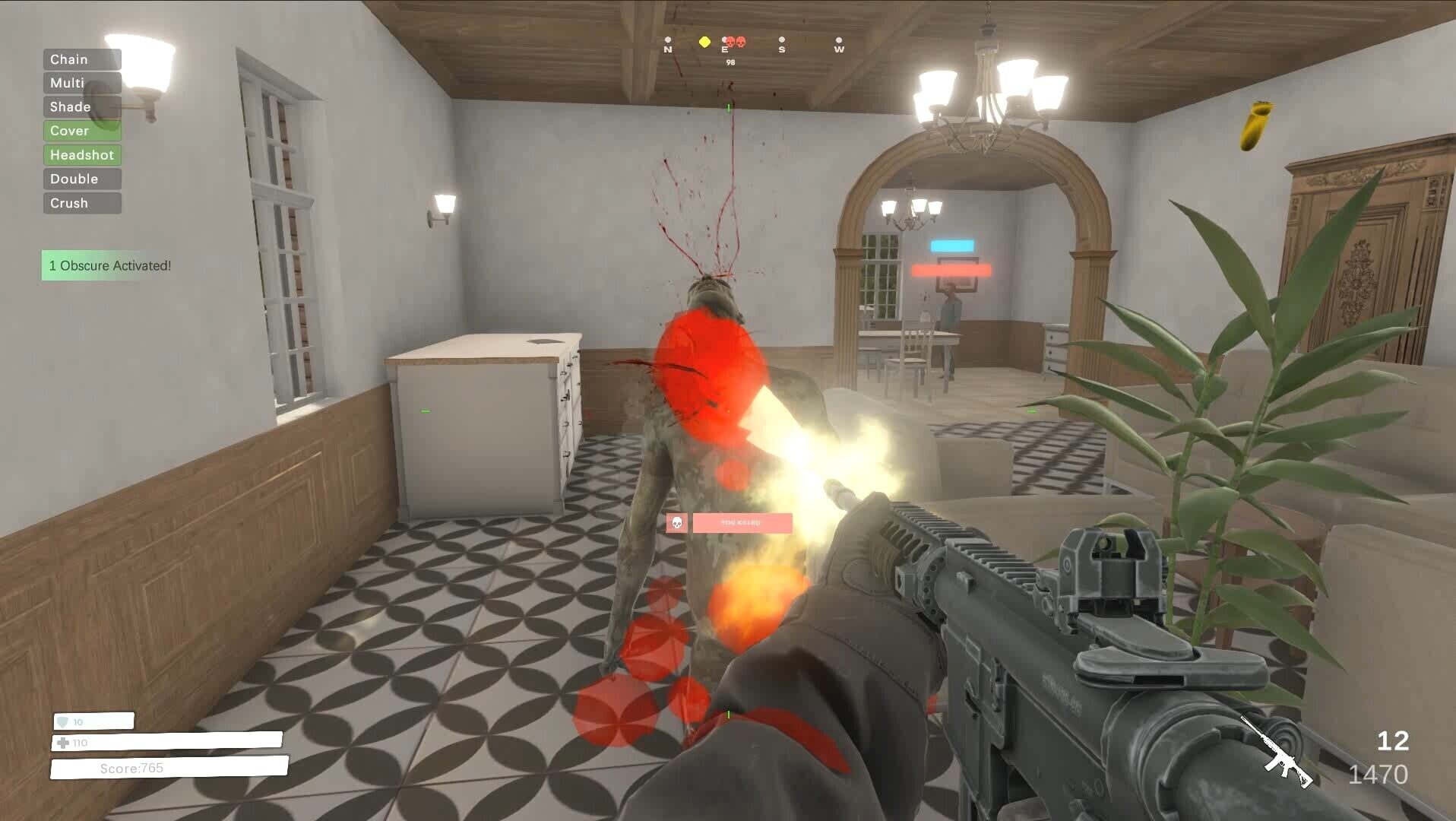Screen dimensions: 1456x821
Task: Toggle the Headshot perk
Action: click(82, 154)
